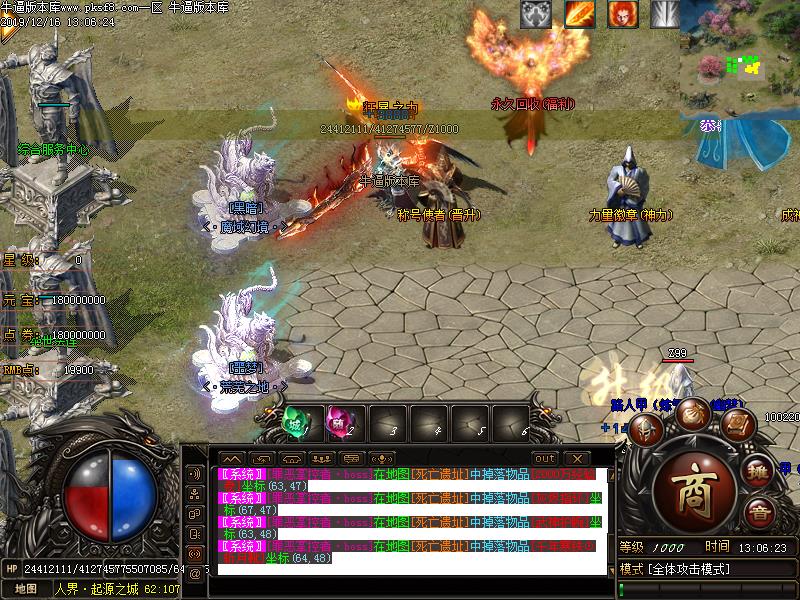Image resolution: width=800 pixels, height=600 pixels.
Task: Use the pink scroll in hotbar slot 2
Action: coord(340,423)
